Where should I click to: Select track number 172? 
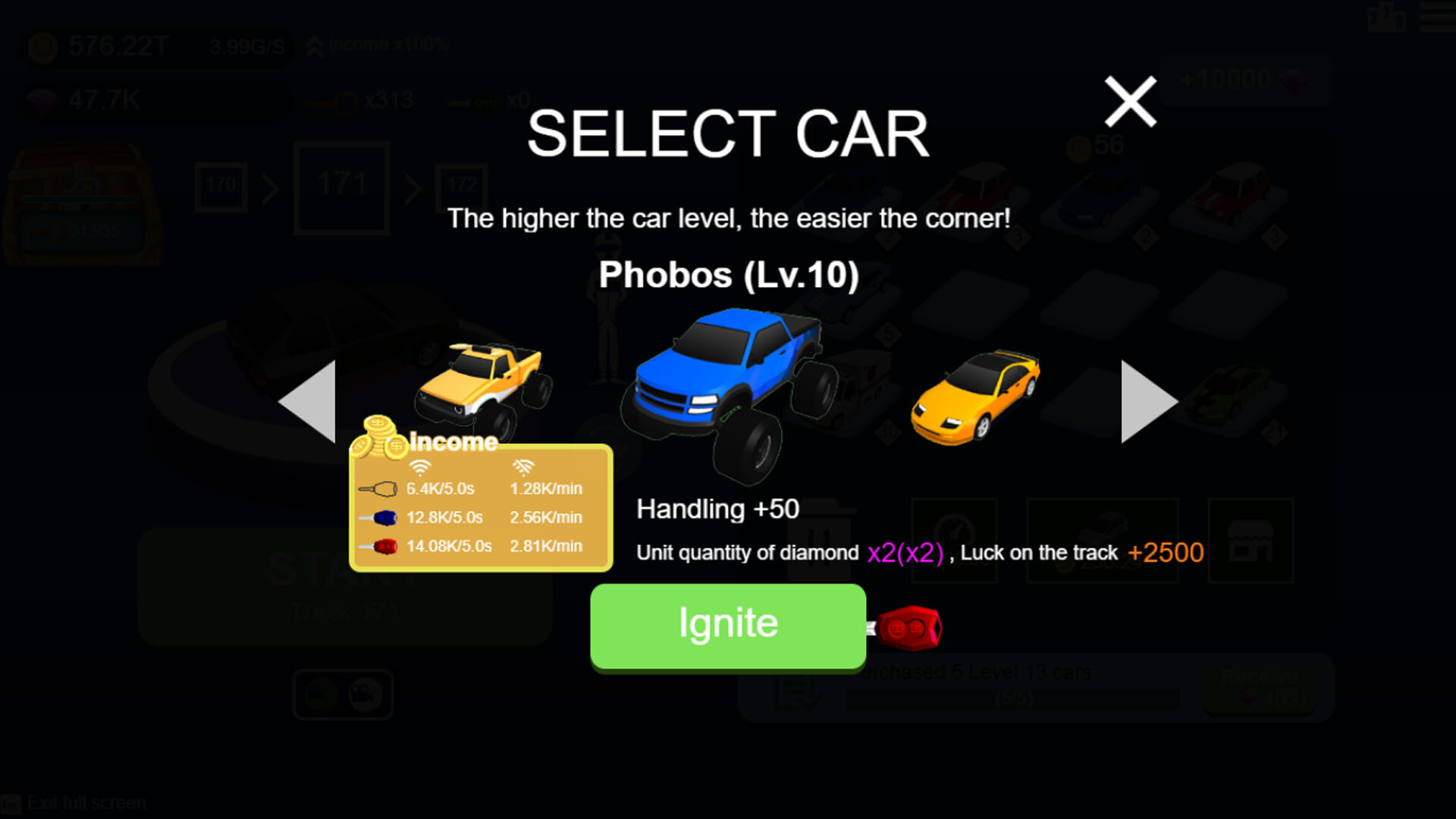[463, 184]
